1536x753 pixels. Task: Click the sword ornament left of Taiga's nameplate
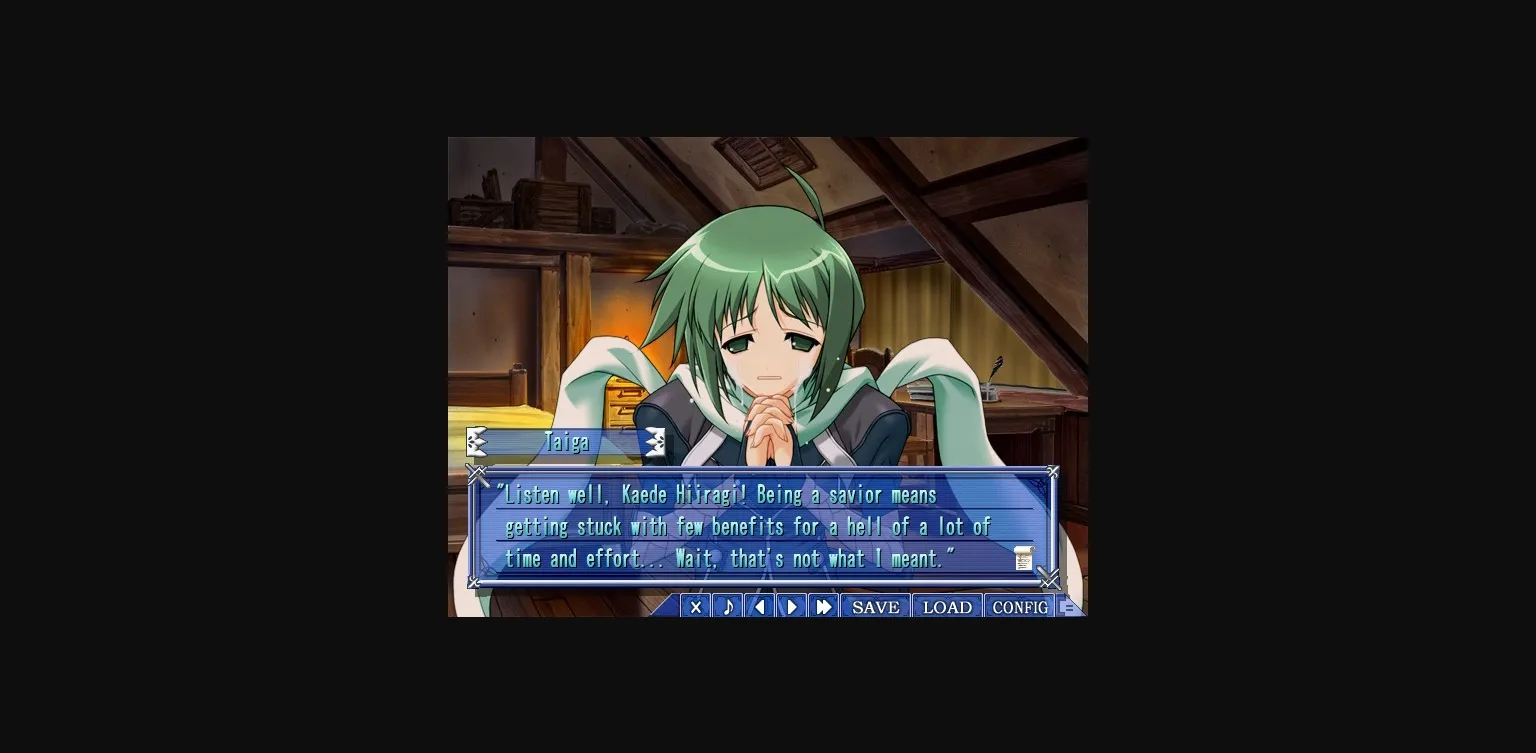click(476, 441)
